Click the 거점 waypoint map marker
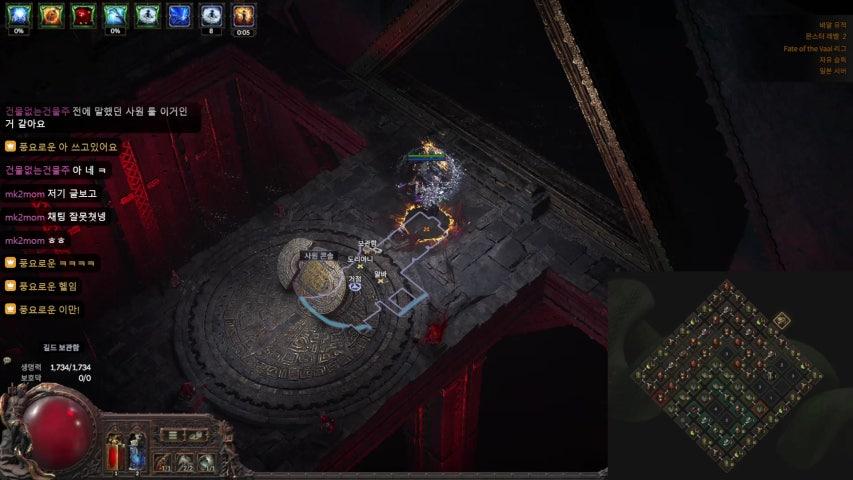This screenshot has width=853, height=480. click(x=355, y=286)
